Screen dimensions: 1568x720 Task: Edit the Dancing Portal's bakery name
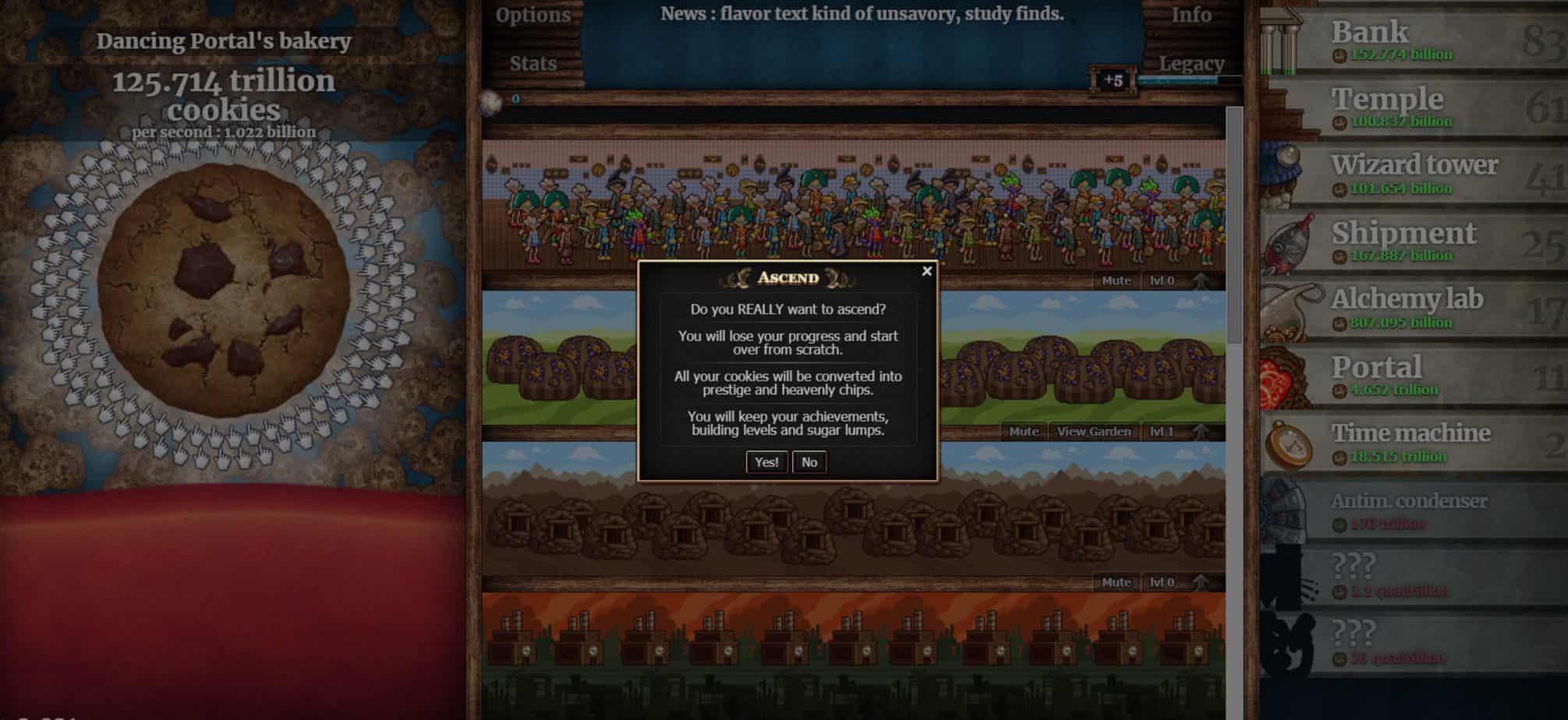(x=224, y=41)
